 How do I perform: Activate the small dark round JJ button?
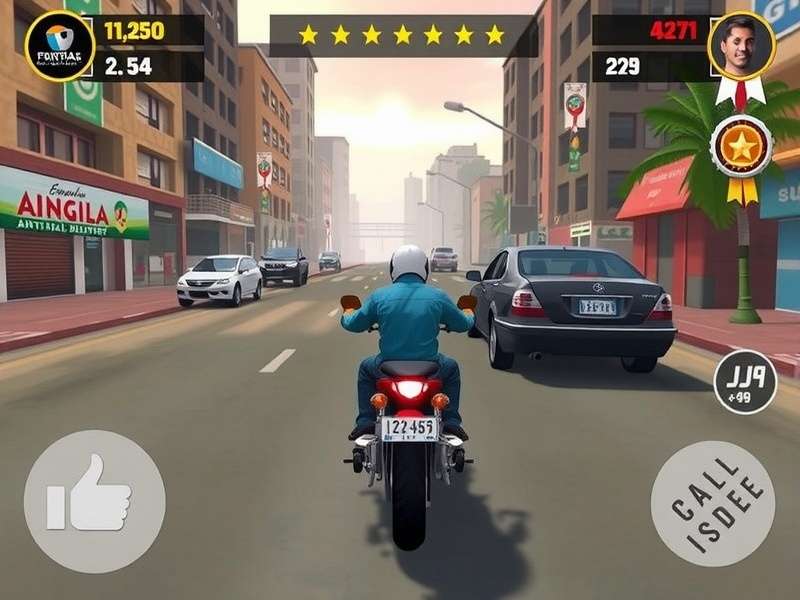[745, 381]
